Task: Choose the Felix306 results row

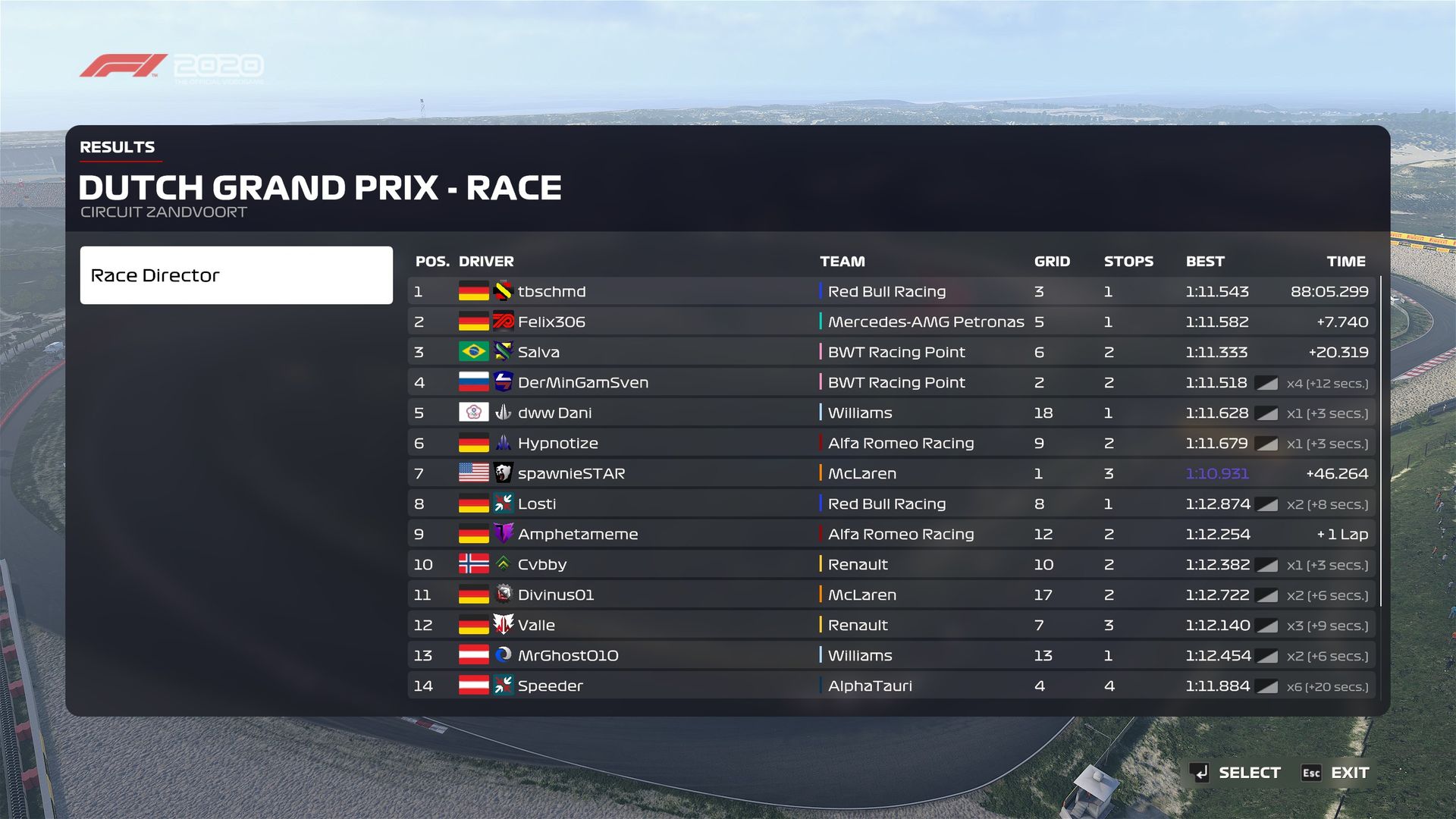Action: click(891, 322)
